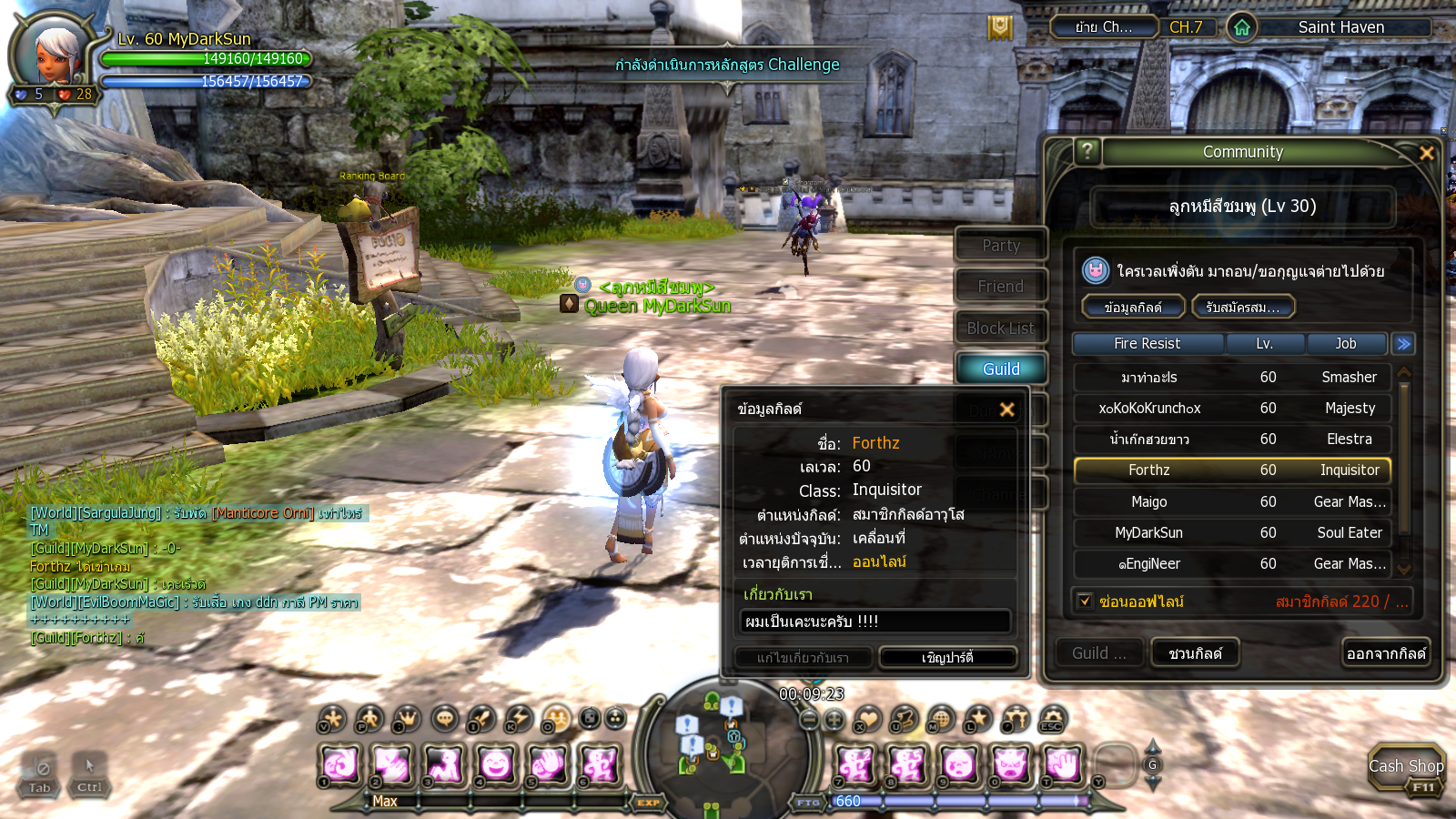Screen dimensions: 1456x819
Task: Toggle the hide offline members checkbox
Action: click(1085, 602)
